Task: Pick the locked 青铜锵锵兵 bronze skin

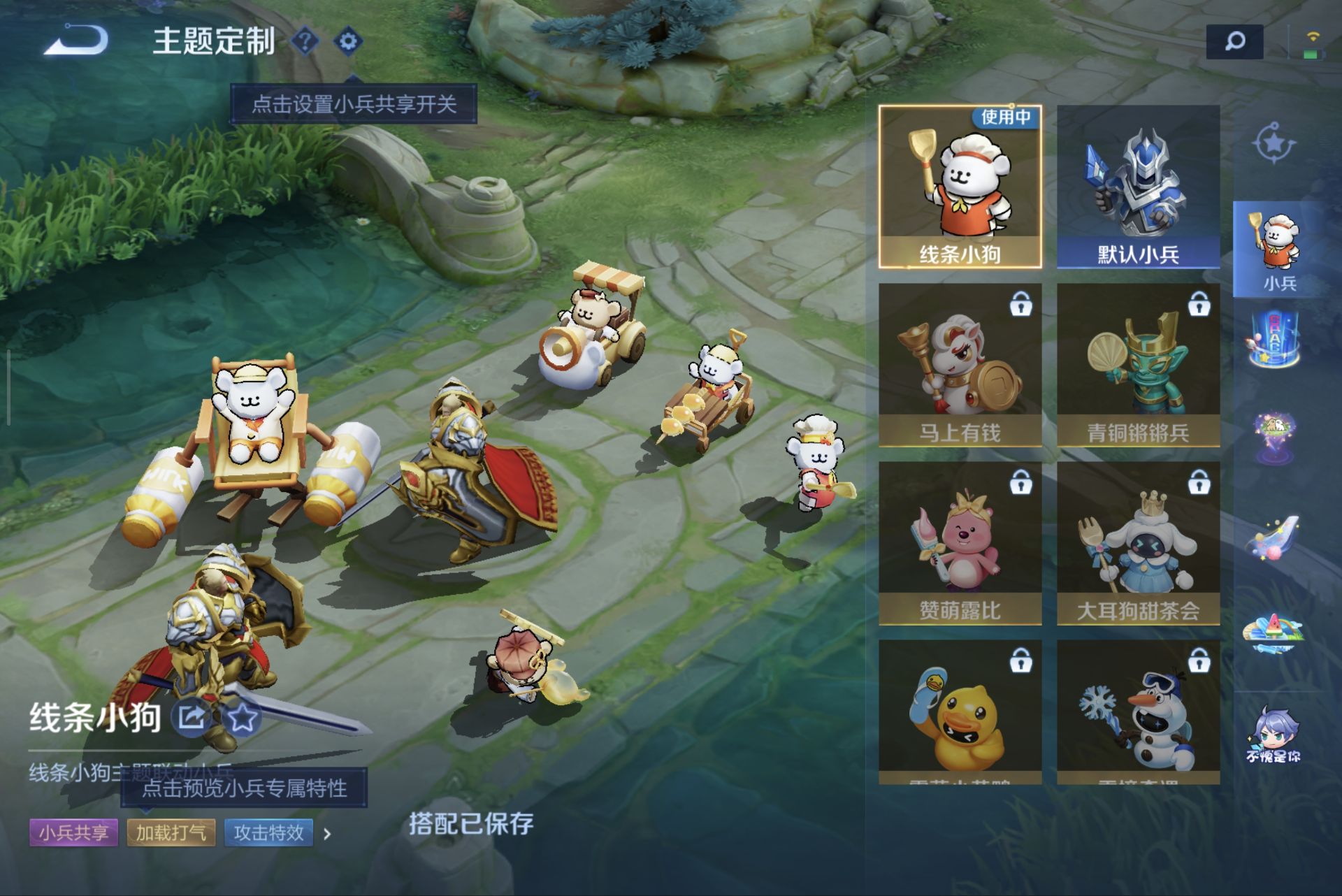Action: tap(1138, 365)
